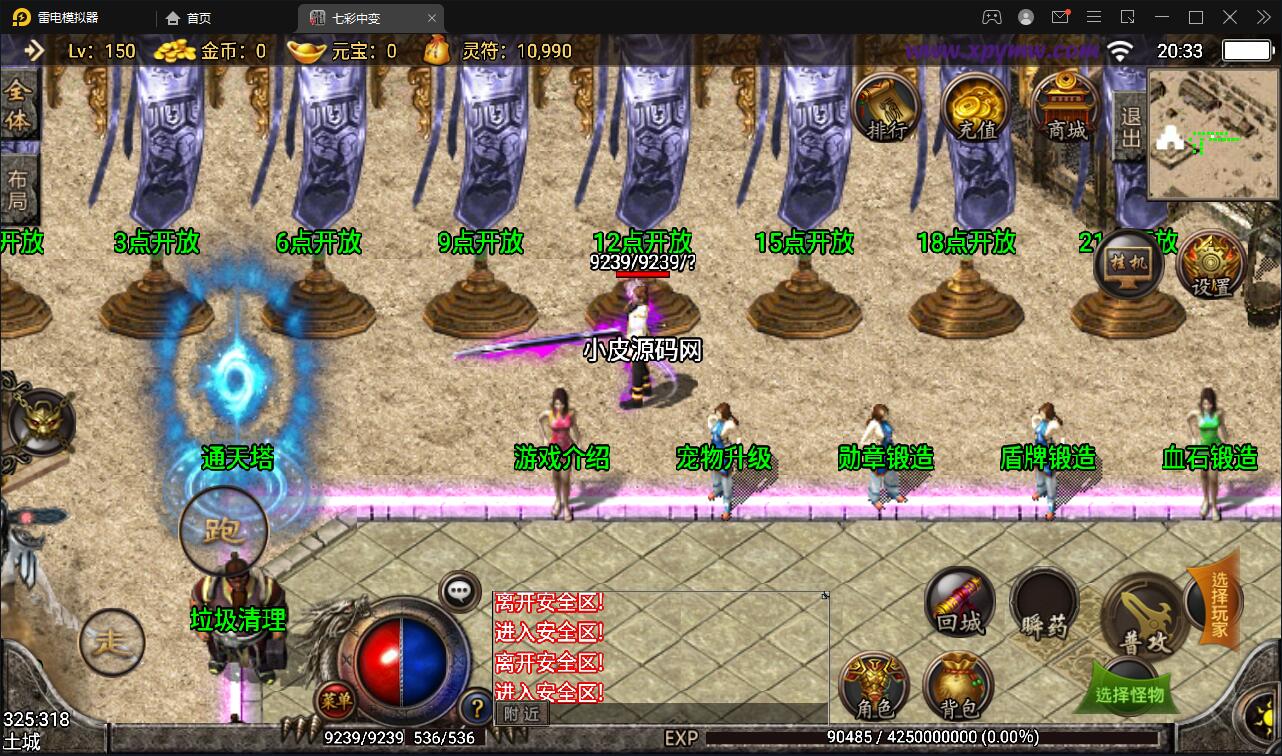Use the 回城 return-to-town scroll

(x=960, y=603)
